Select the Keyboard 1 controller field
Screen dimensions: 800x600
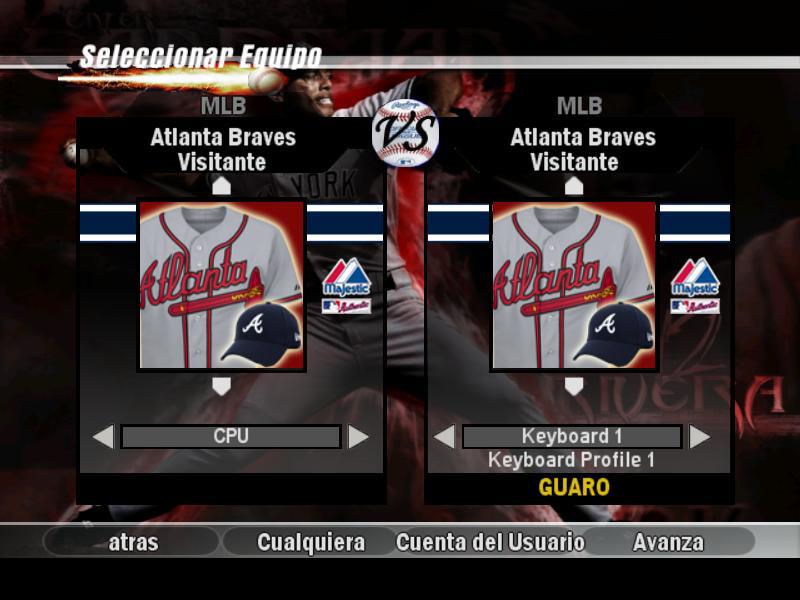point(572,437)
